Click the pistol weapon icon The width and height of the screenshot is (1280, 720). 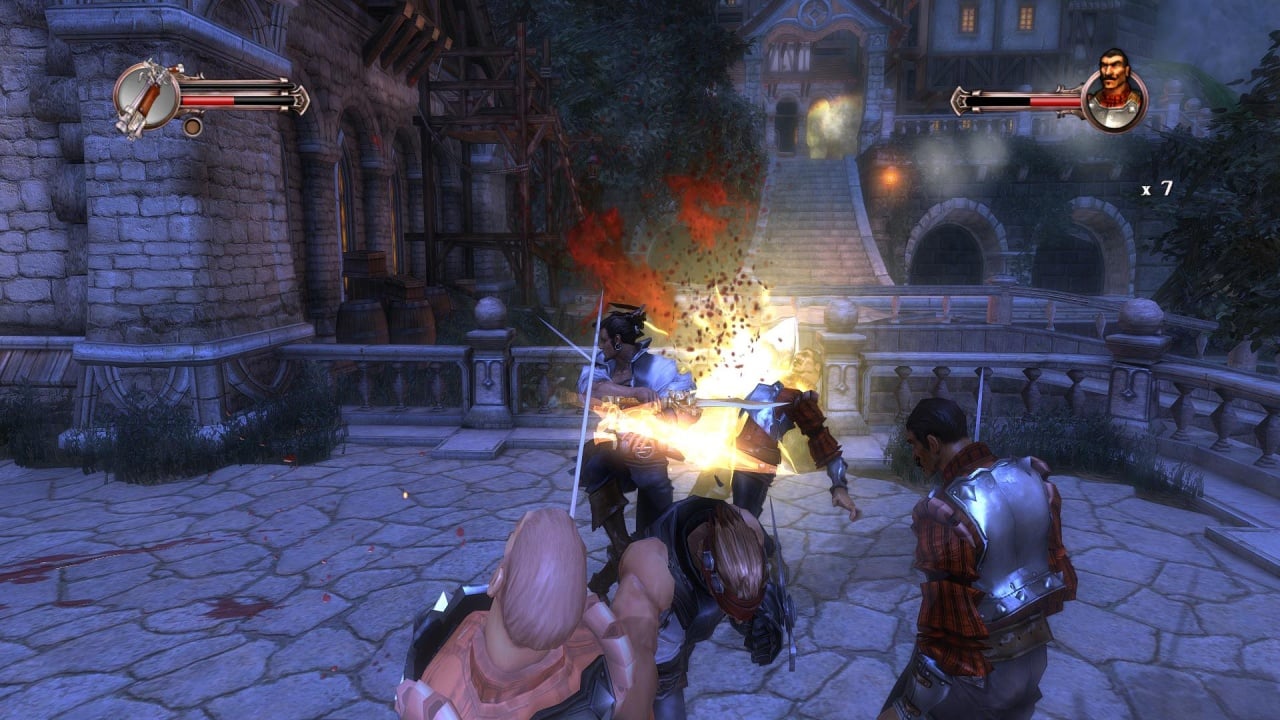click(145, 97)
